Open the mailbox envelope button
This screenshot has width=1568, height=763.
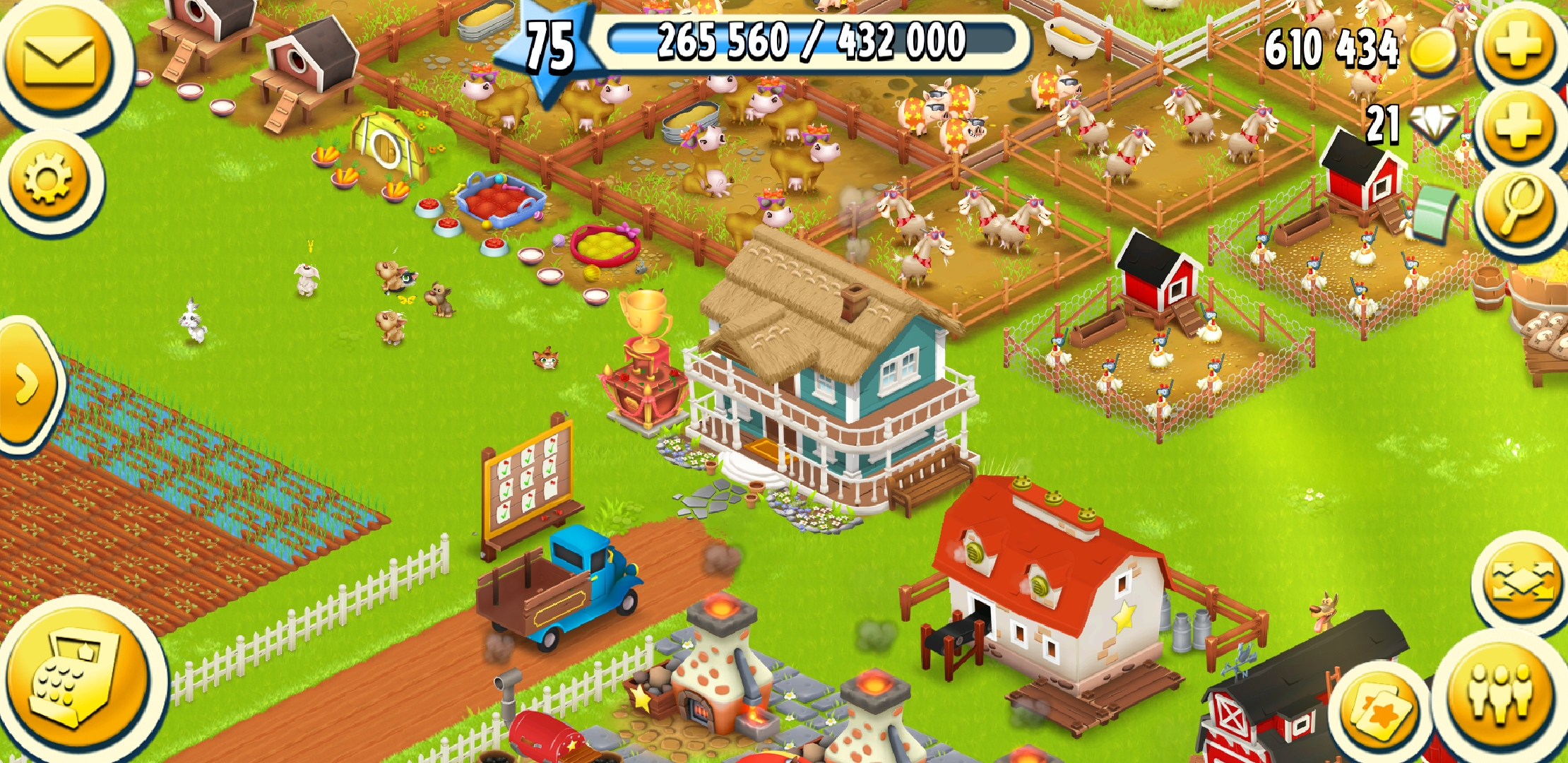click(60, 60)
